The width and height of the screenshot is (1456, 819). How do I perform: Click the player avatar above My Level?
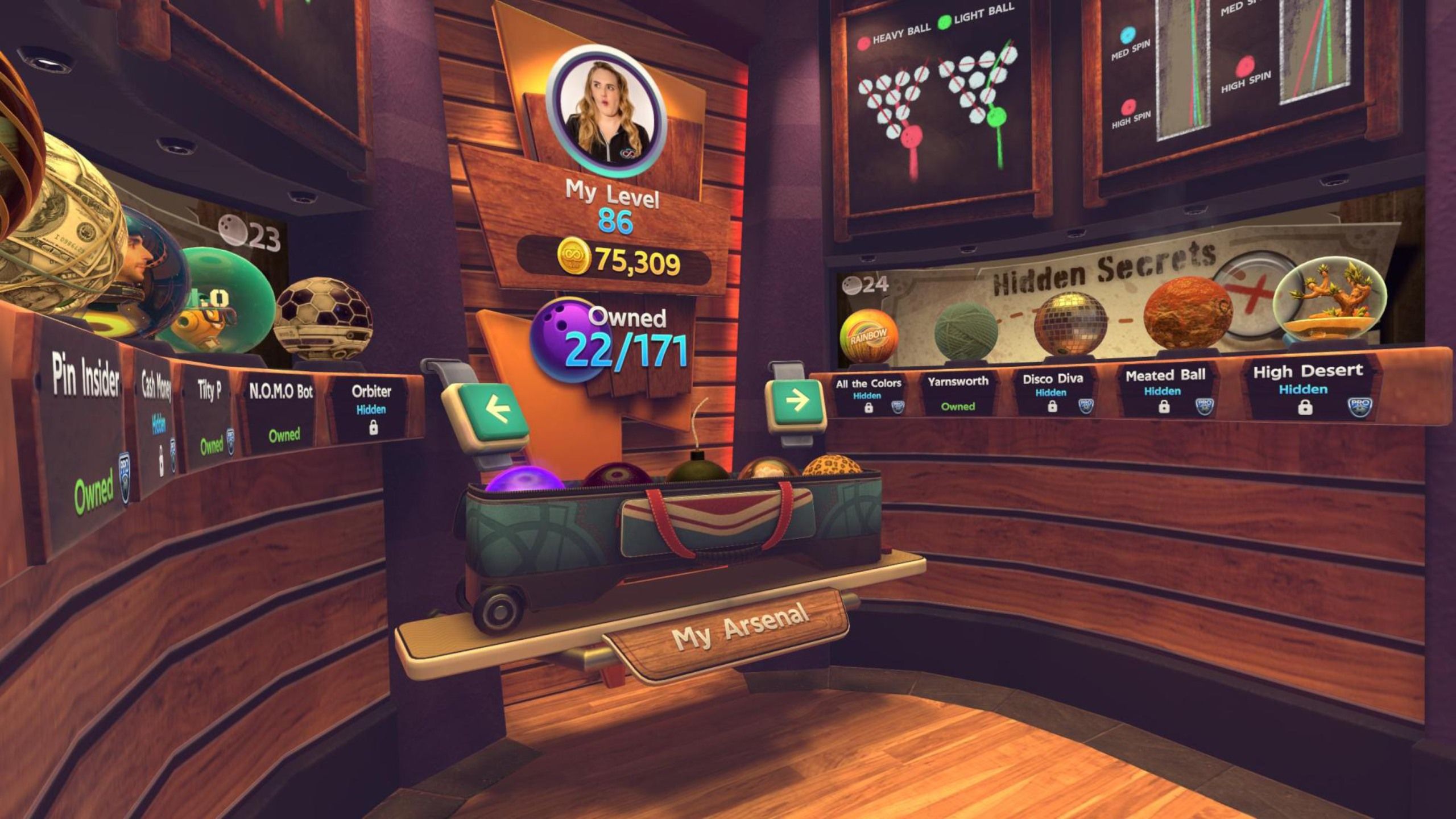click(x=605, y=106)
